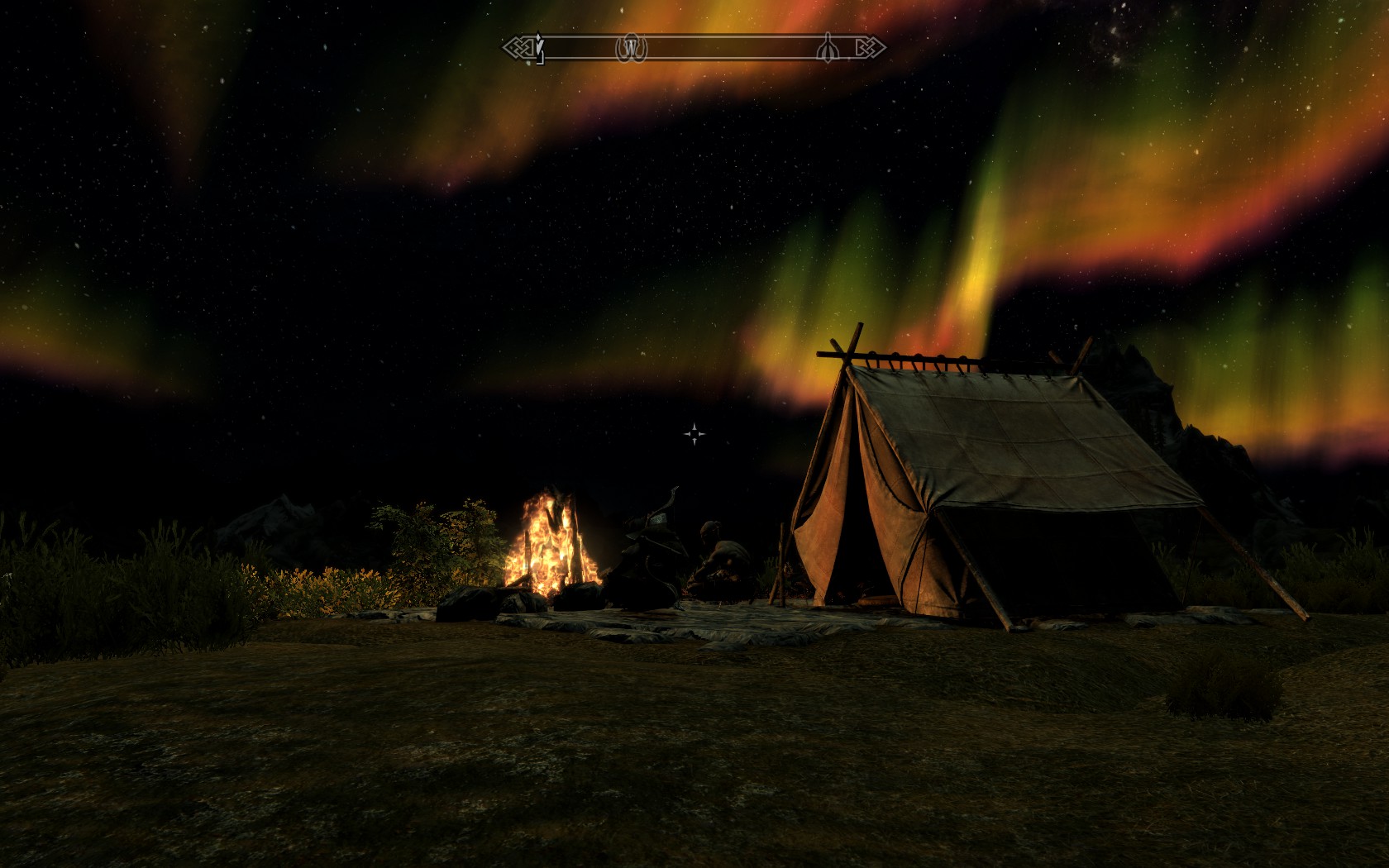Click the quest marker at the compass's left end
Screen dimensions: 1389x868
[539, 48]
